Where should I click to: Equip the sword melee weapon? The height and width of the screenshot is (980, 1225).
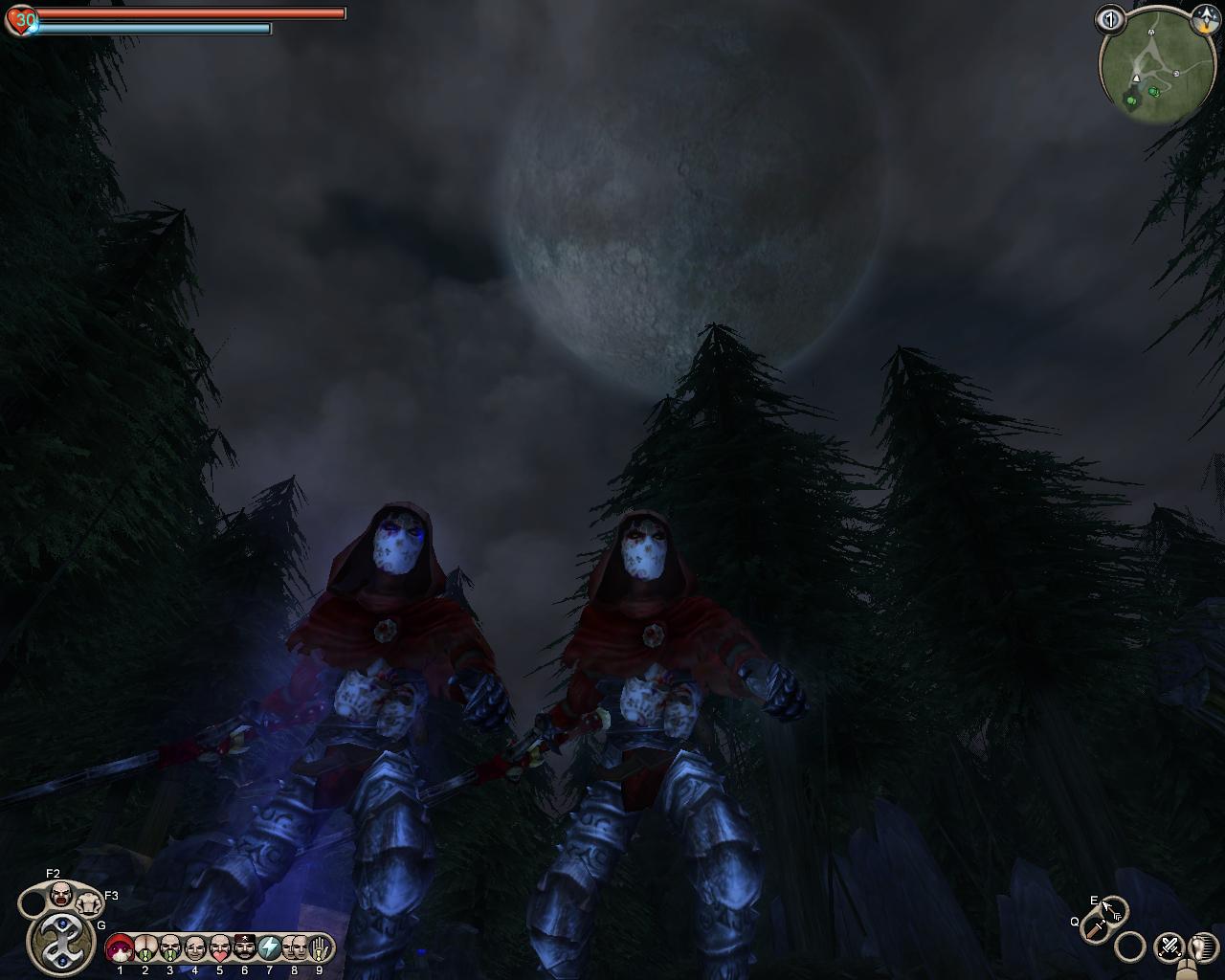1094,928
